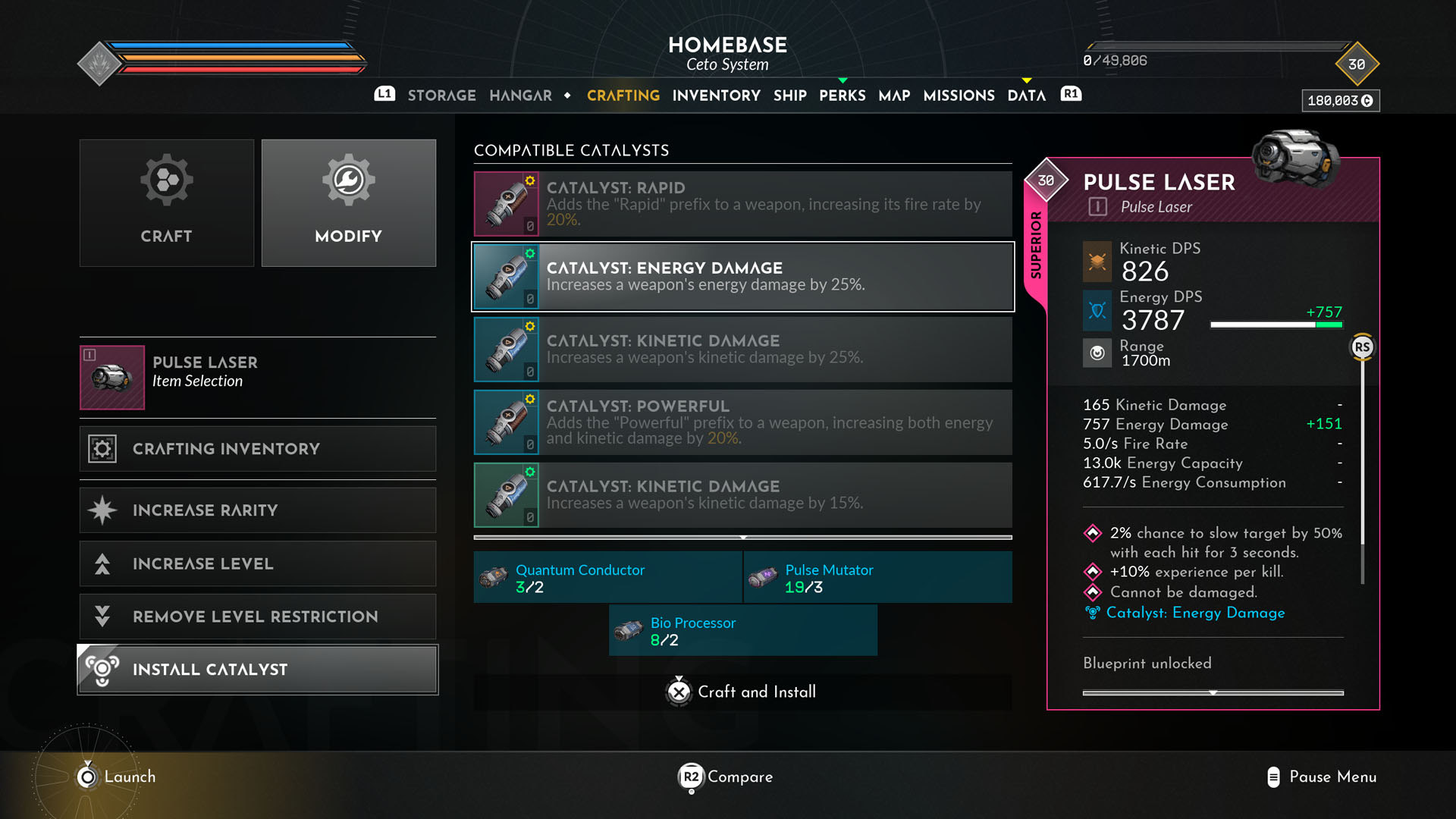Open the Perks tab

click(842, 96)
